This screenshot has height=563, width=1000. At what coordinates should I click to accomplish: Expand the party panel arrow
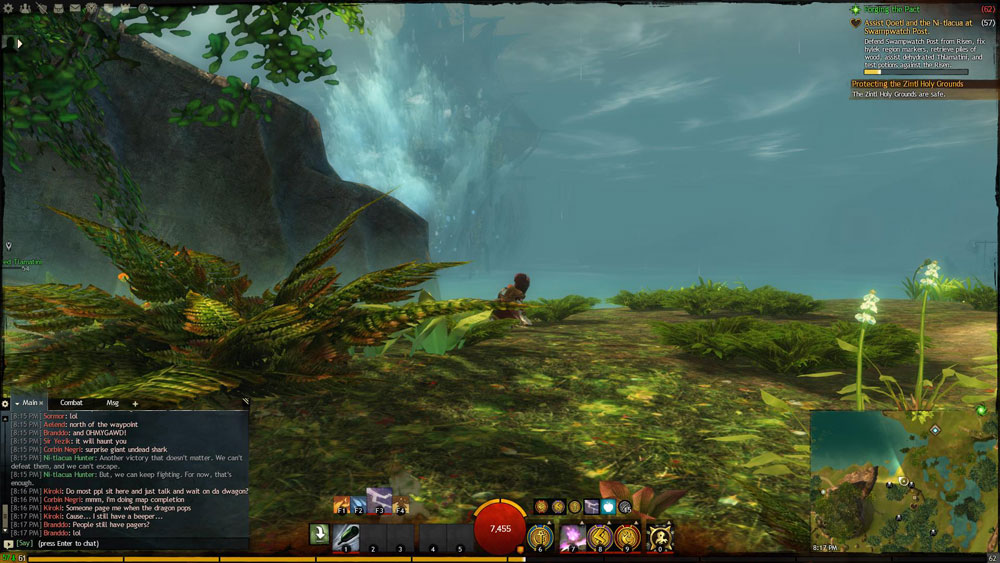18,43
